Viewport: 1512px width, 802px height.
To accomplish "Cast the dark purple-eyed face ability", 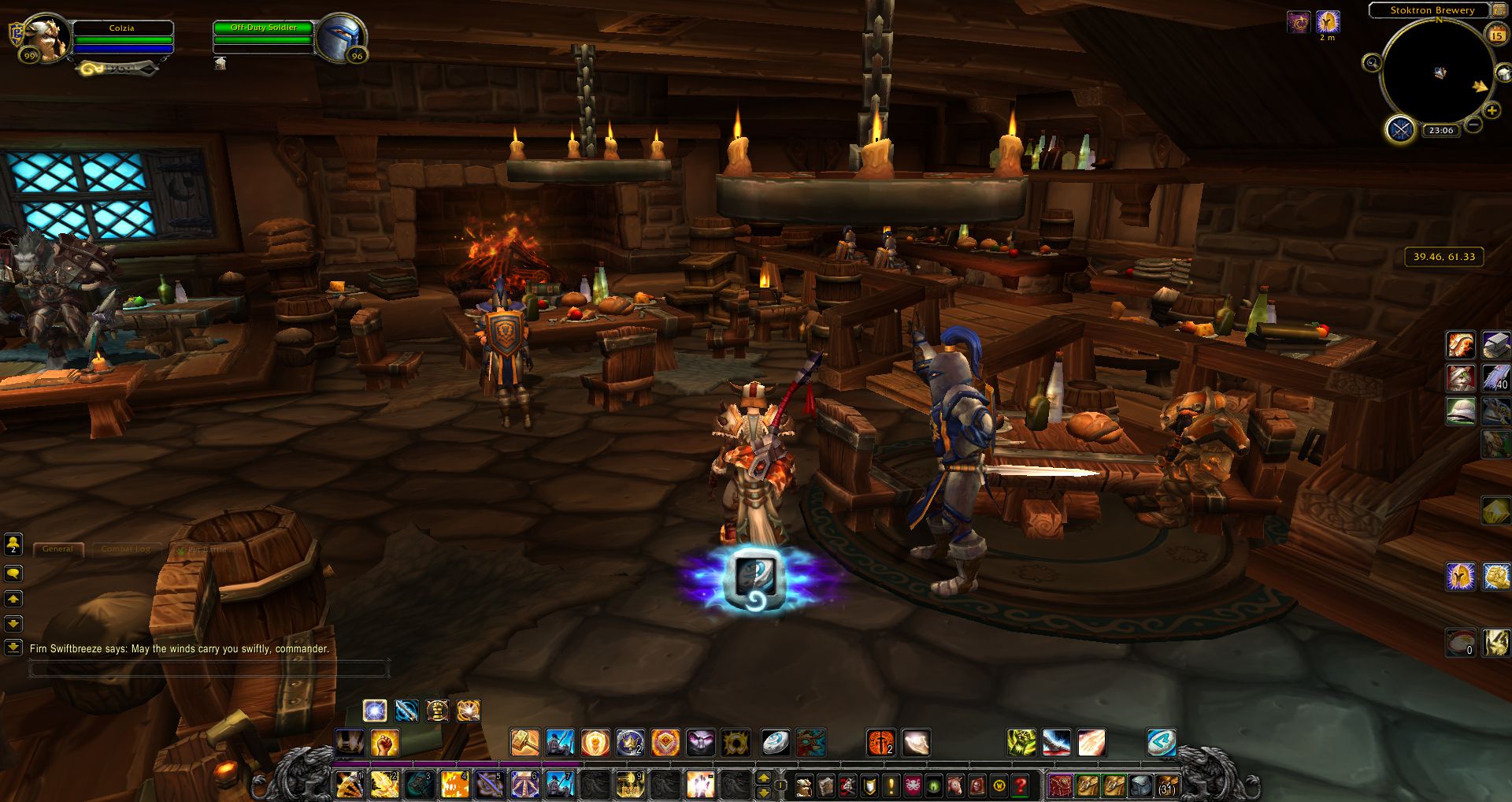I will 700,742.
